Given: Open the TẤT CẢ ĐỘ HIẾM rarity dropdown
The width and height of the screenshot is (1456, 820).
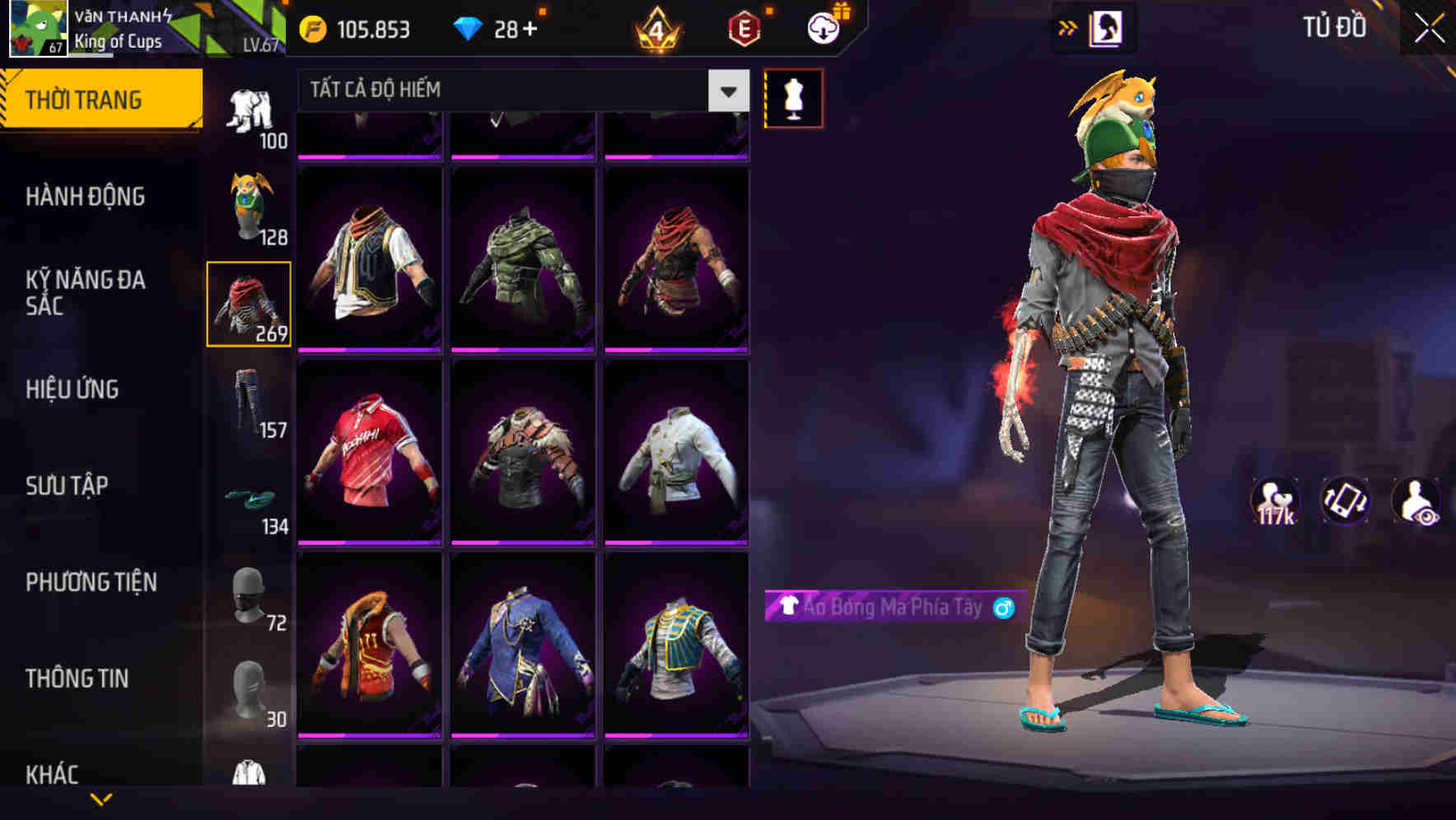Looking at the screenshot, I should [x=511, y=91].
